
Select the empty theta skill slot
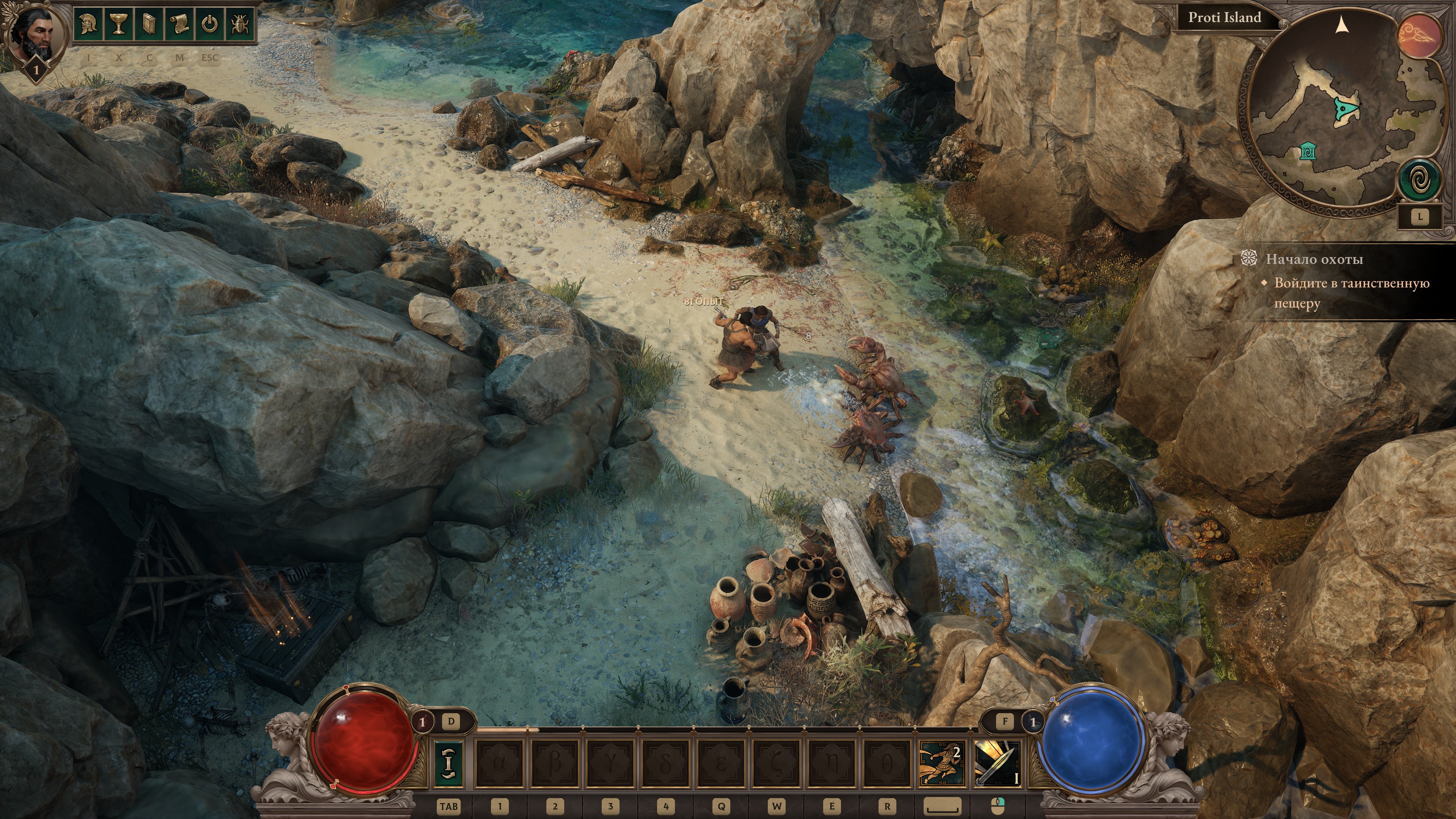(x=886, y=764)
